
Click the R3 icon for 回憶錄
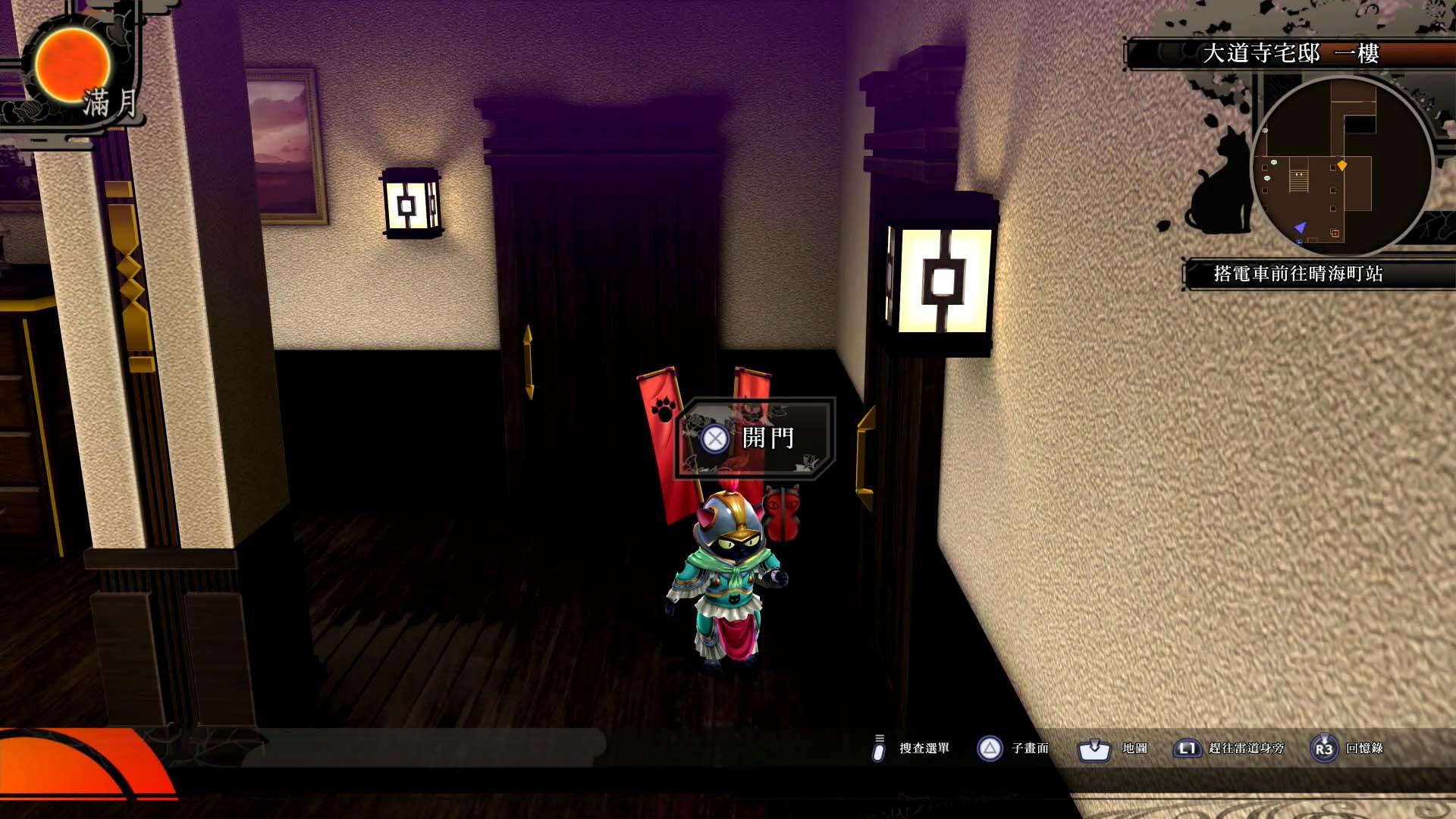[1324, 748]
